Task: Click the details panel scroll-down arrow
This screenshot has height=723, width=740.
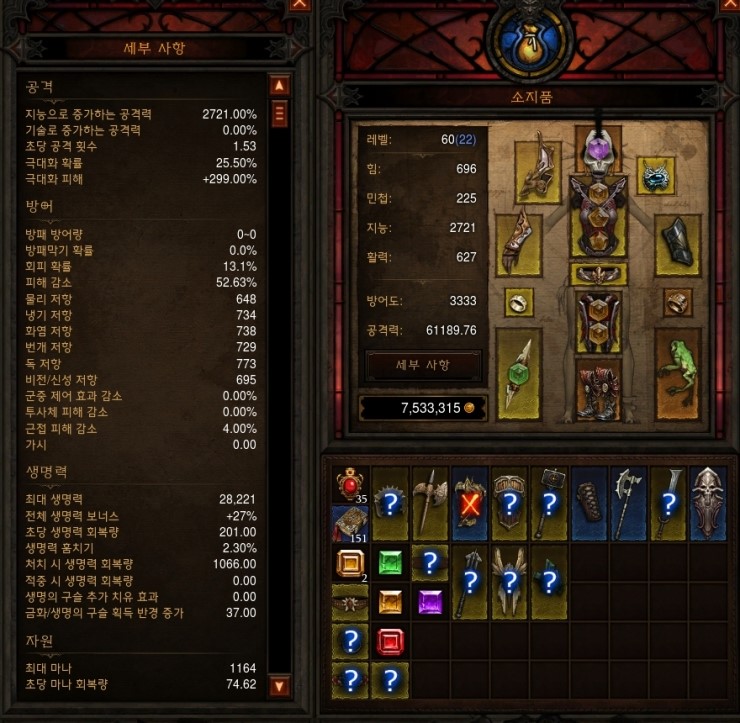Action: (x=279, y=685)
